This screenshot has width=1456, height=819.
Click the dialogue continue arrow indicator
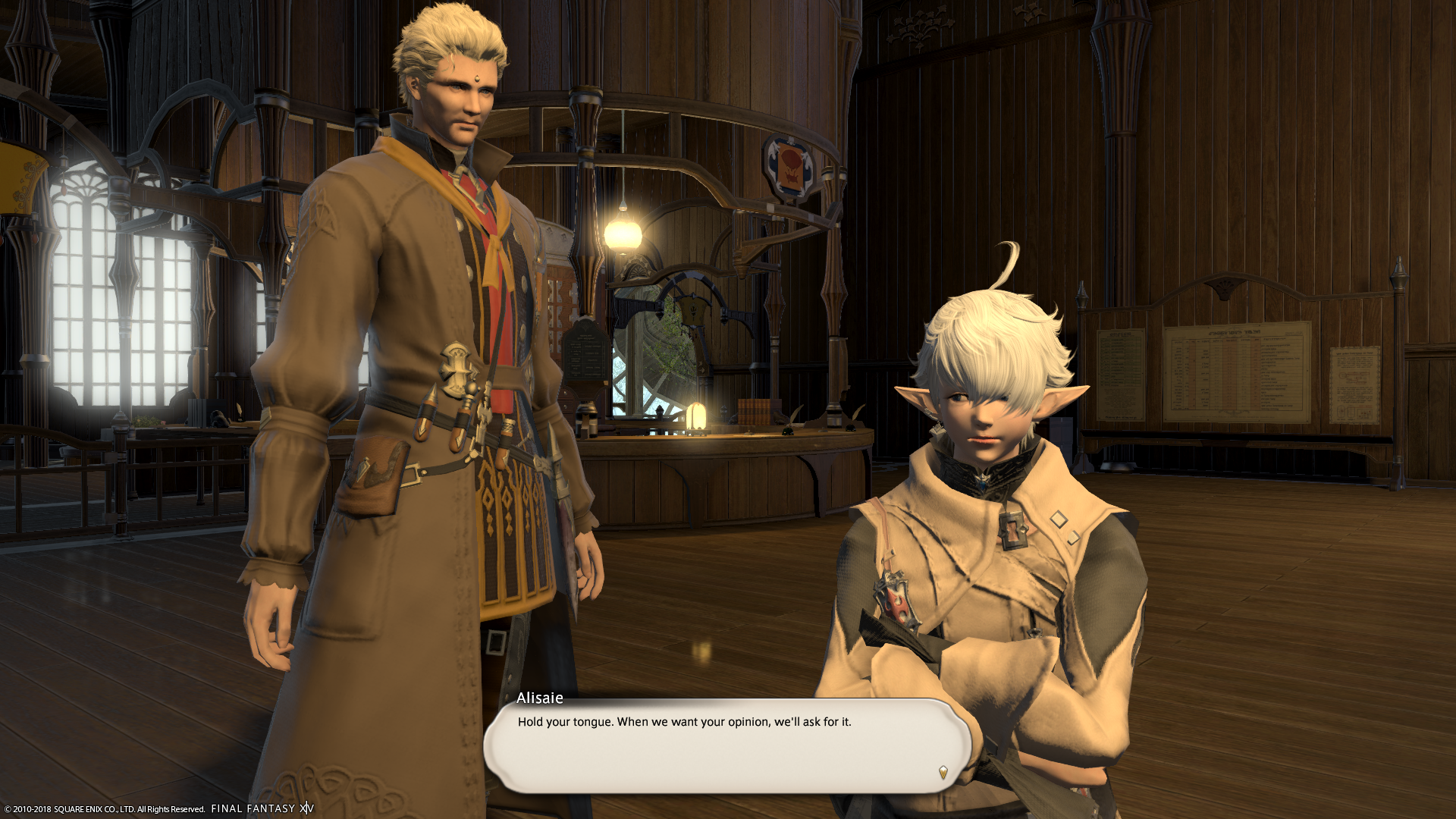pos(943,772)
